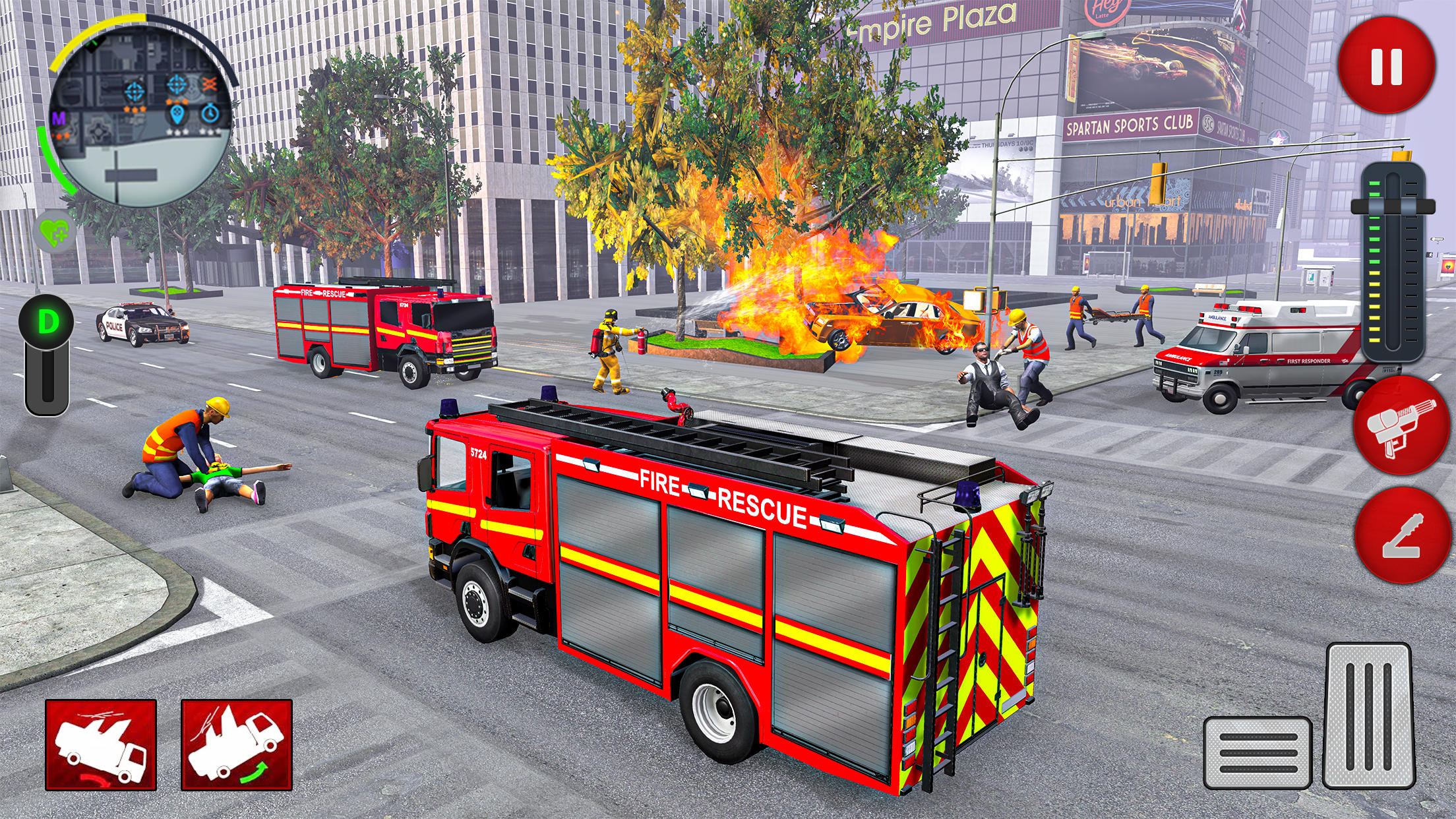The width and height of the screenshot is (1456, 819).
Task: Tap the M marker to expand map details
Action: pos(59,117)
